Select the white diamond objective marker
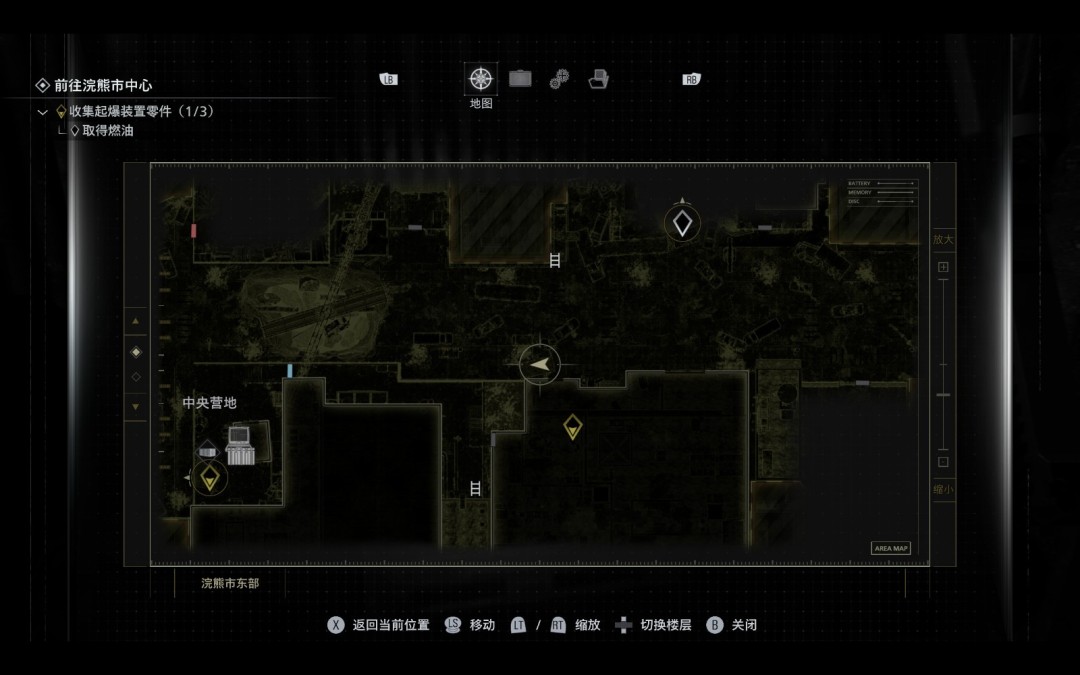Viewport: 1080px width, 675px height. click(x=682, y=223)
